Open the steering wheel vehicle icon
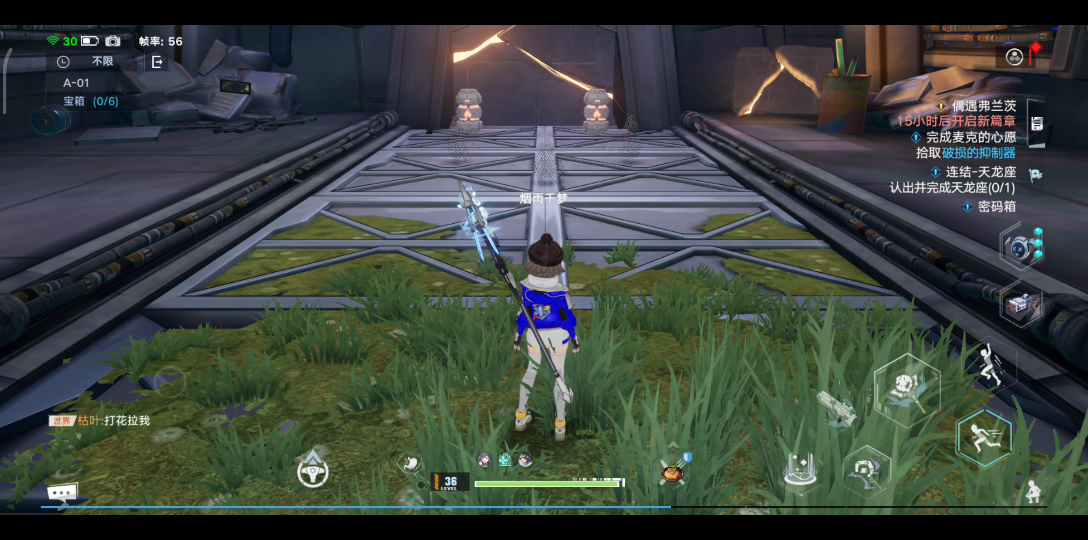The image size is (1088, 540). point(313,469)
